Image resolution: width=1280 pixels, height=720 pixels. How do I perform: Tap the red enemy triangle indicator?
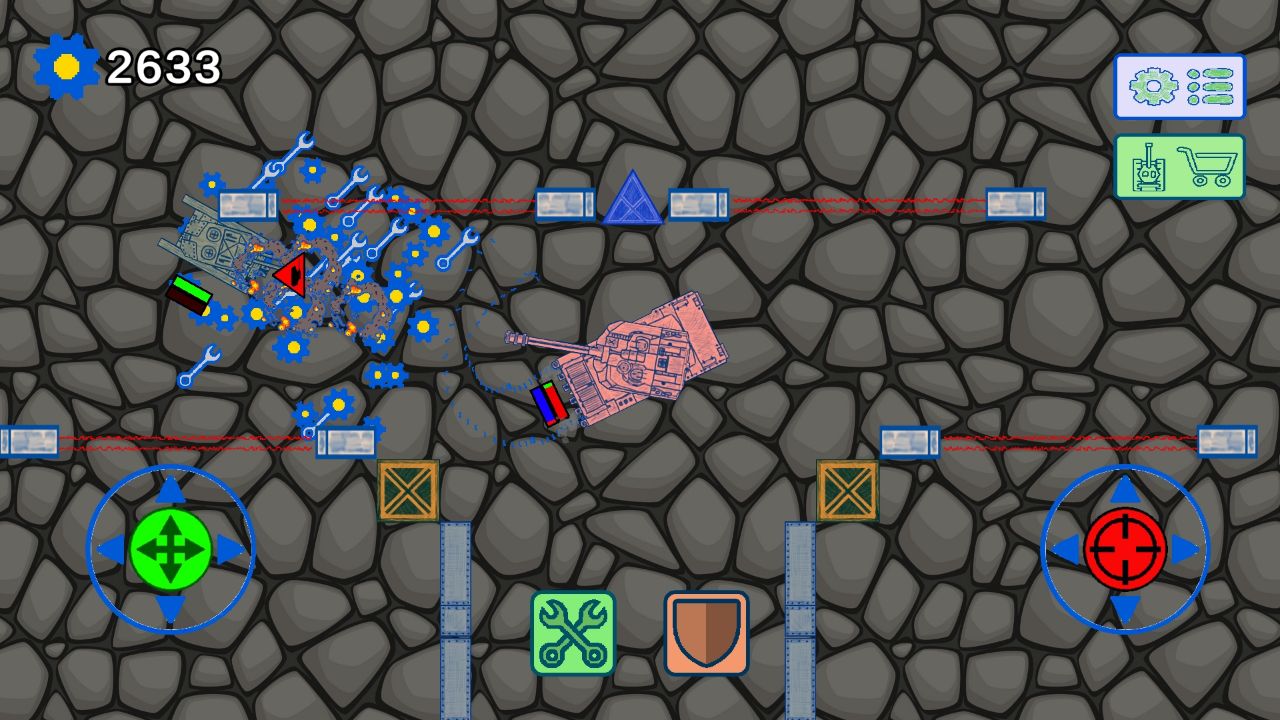[293, 275]
